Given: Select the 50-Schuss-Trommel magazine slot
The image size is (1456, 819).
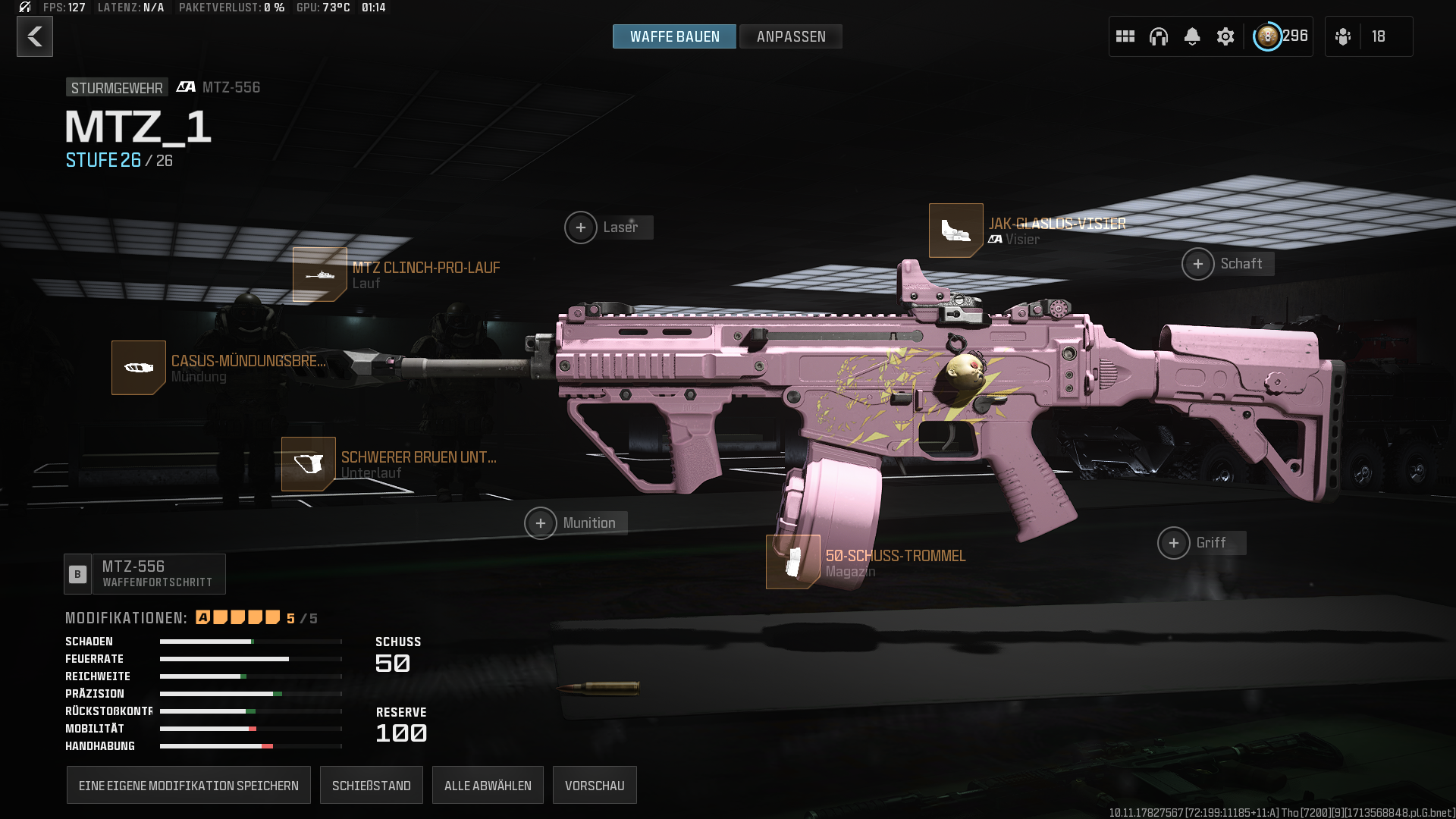Looking at the screenshot, I should [x=793, y=562].
